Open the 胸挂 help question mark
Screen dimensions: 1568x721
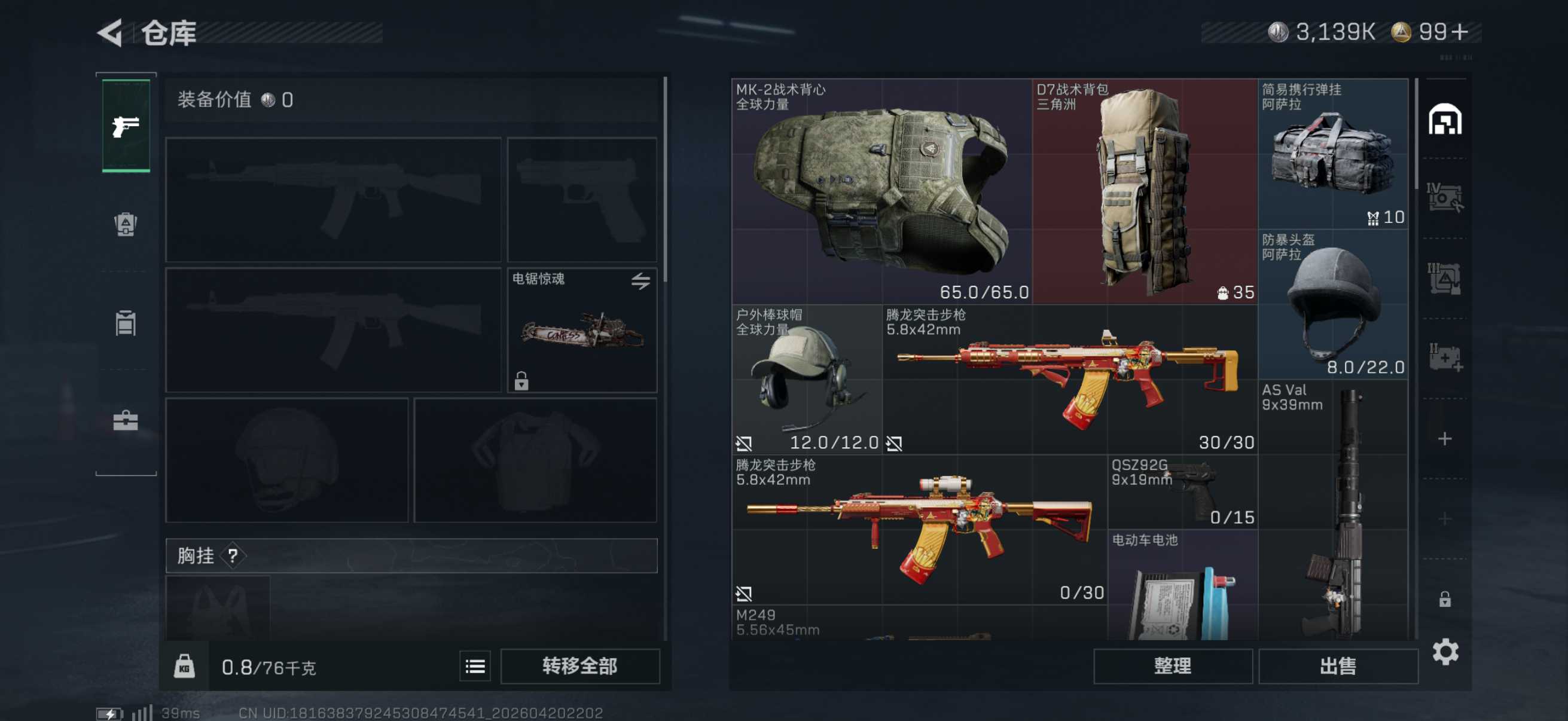click(x=233, y=555)
